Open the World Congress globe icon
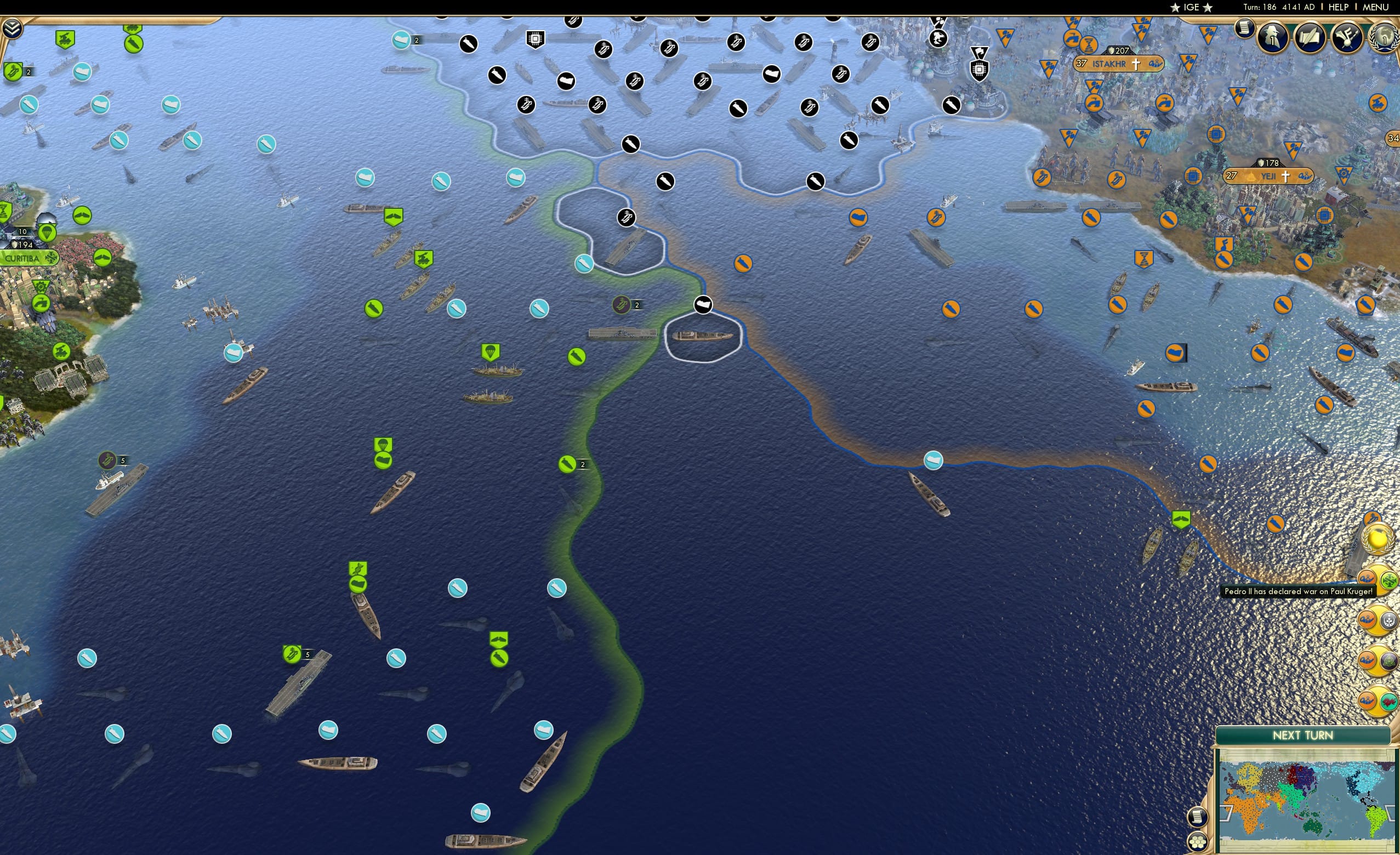1400x855 pixels. (x=1383, y=37)
